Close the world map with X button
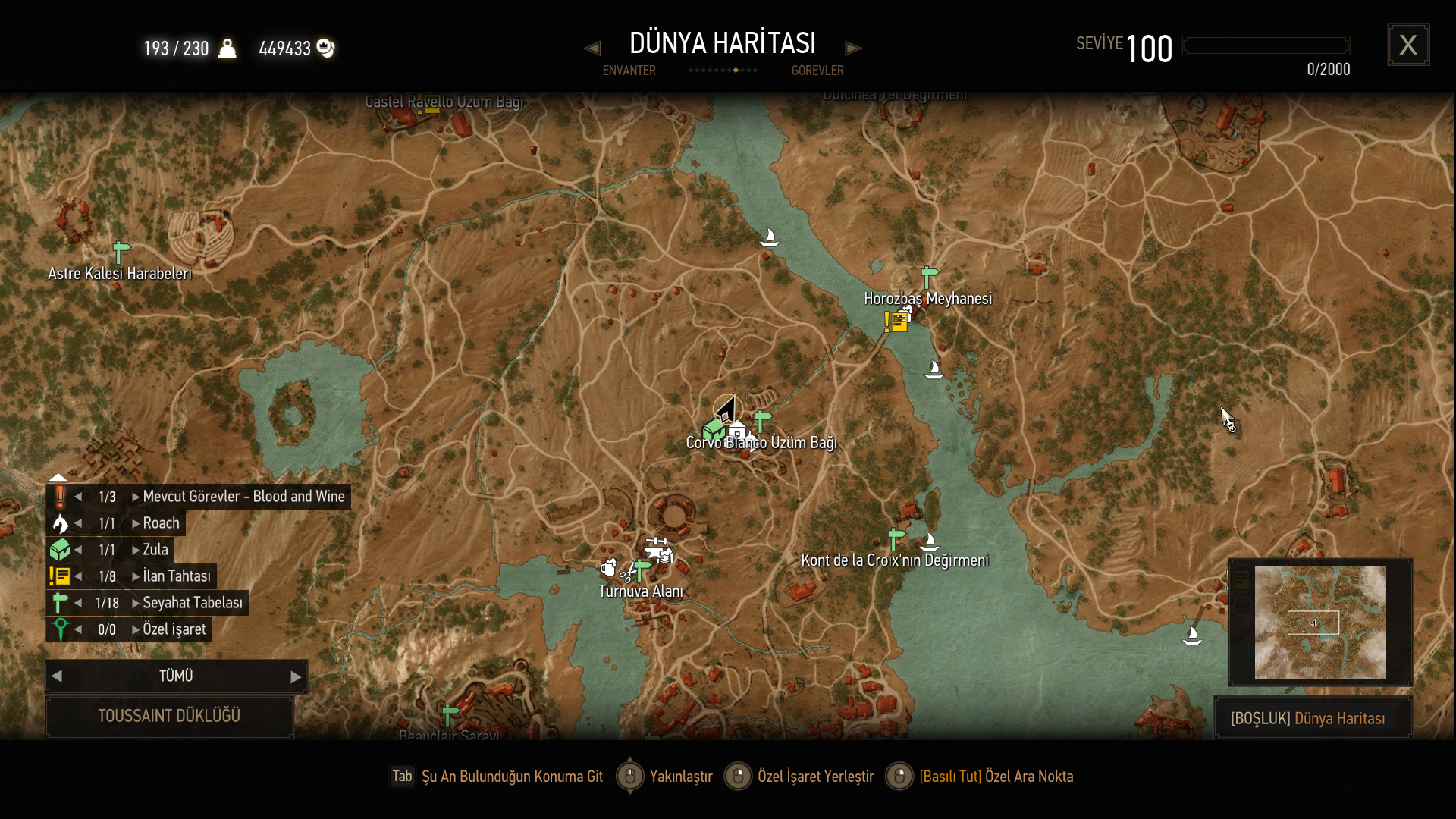Image resolution: width=1456 pixels, height=819 pixels. (x=1408, y=45)
